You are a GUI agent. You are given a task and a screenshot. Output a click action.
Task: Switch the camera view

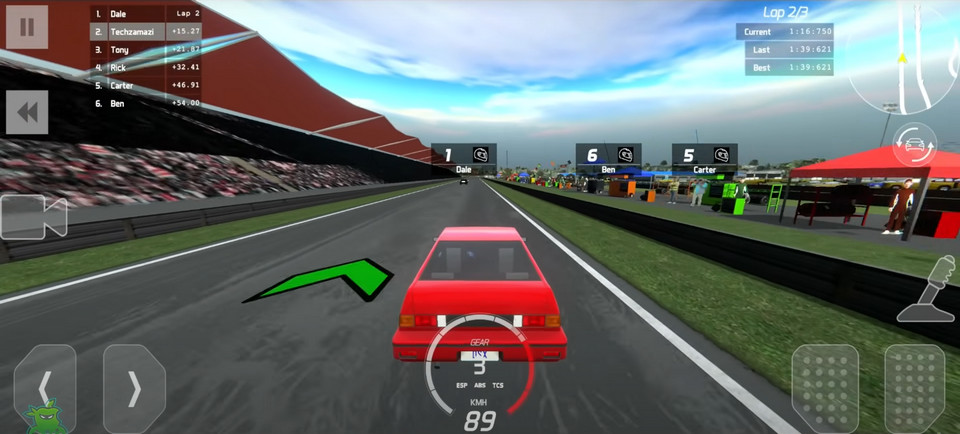coord(33,217)
